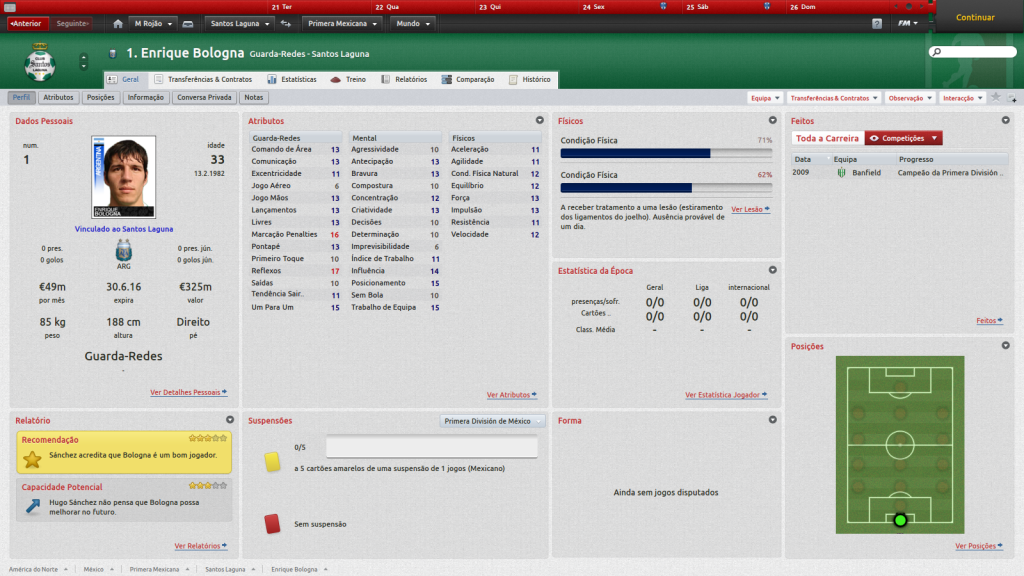Go back with the Anterior button
Screen dimensions: 1024x576
pyautogui.click(x=26, y=23)
